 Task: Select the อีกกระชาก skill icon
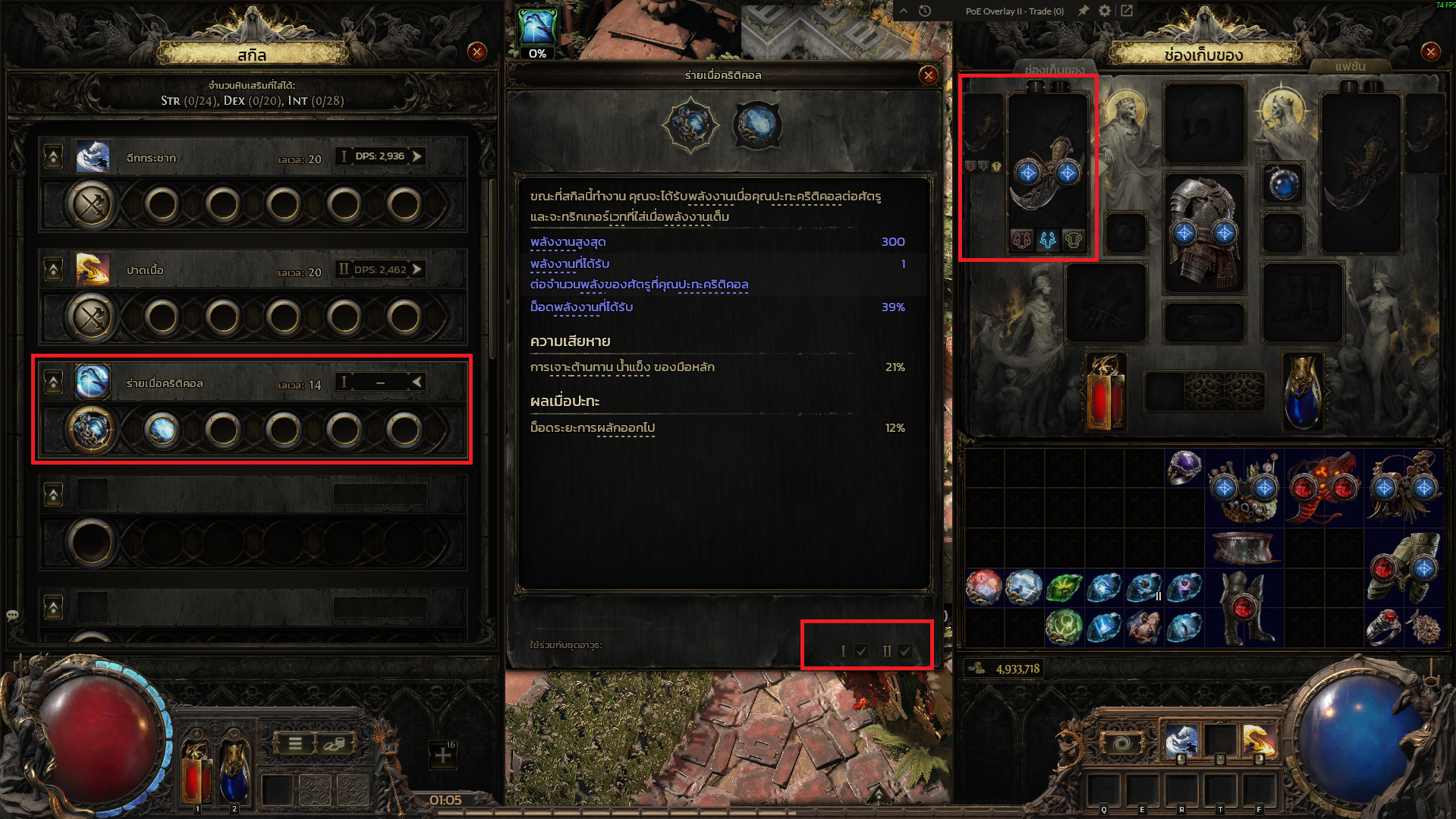tap(93, 157)
